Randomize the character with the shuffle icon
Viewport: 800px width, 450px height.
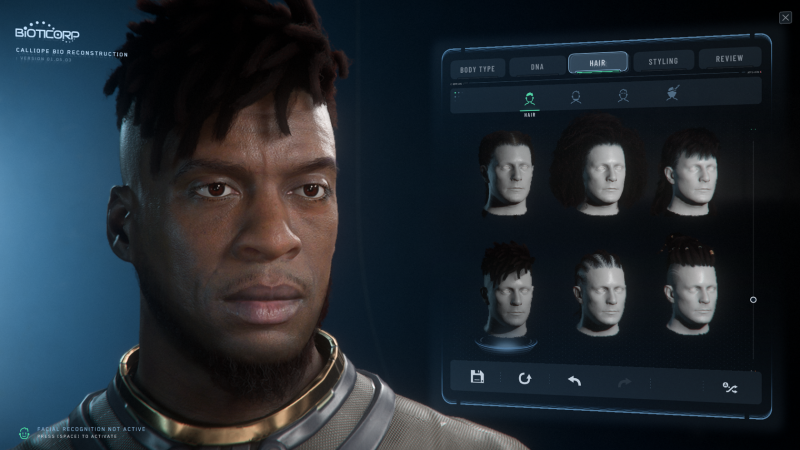[x=730, y=387]
